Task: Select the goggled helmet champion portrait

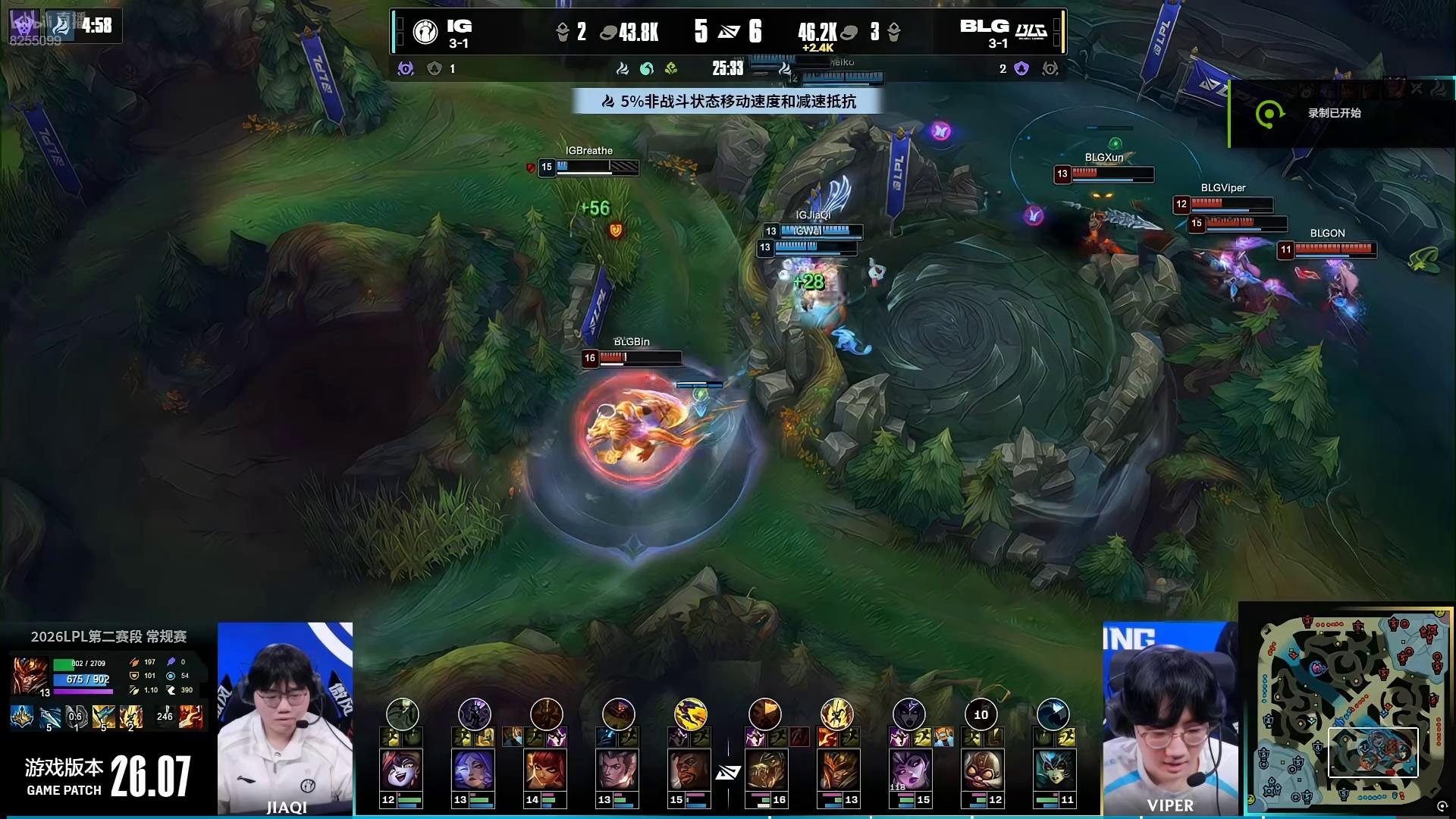Action: (981, 770)
